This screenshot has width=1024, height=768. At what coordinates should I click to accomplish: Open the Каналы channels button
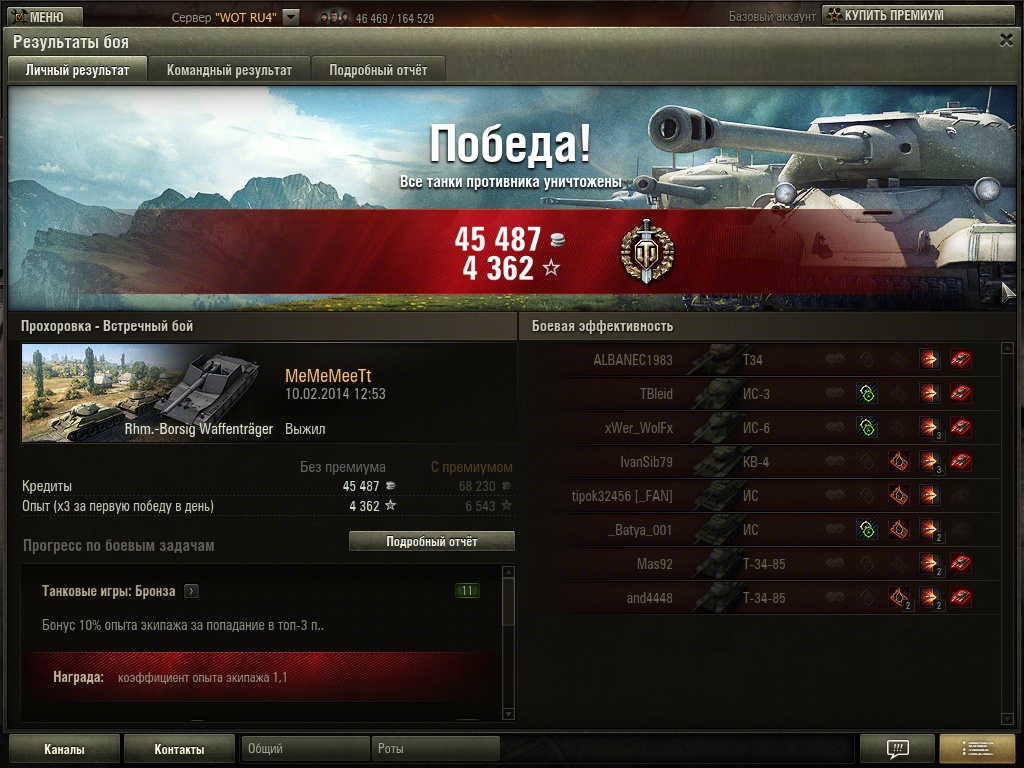pos(64,749)
